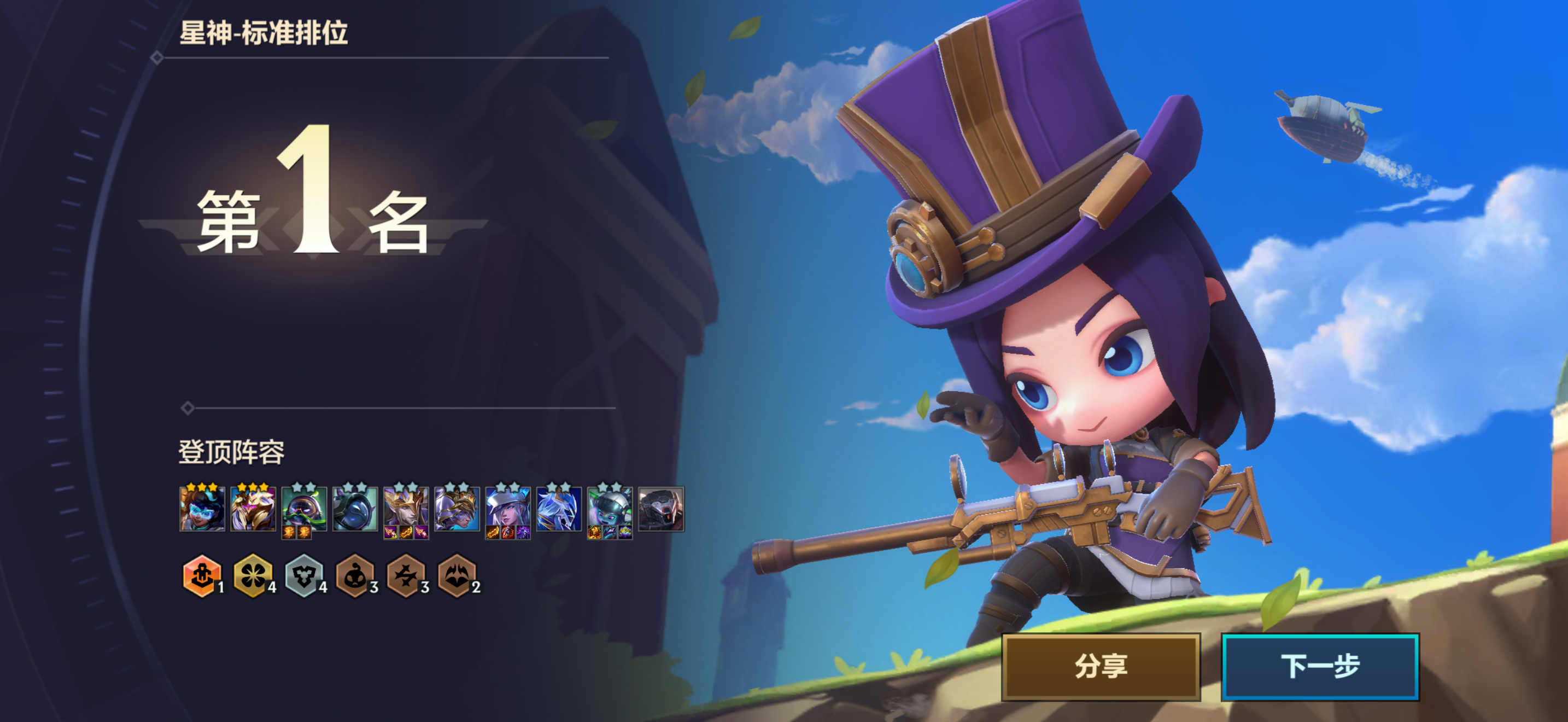Screen dimensions: 1568x722
Task: Select the golden-helmet knight champion on blue
Action: coord(457,509)
